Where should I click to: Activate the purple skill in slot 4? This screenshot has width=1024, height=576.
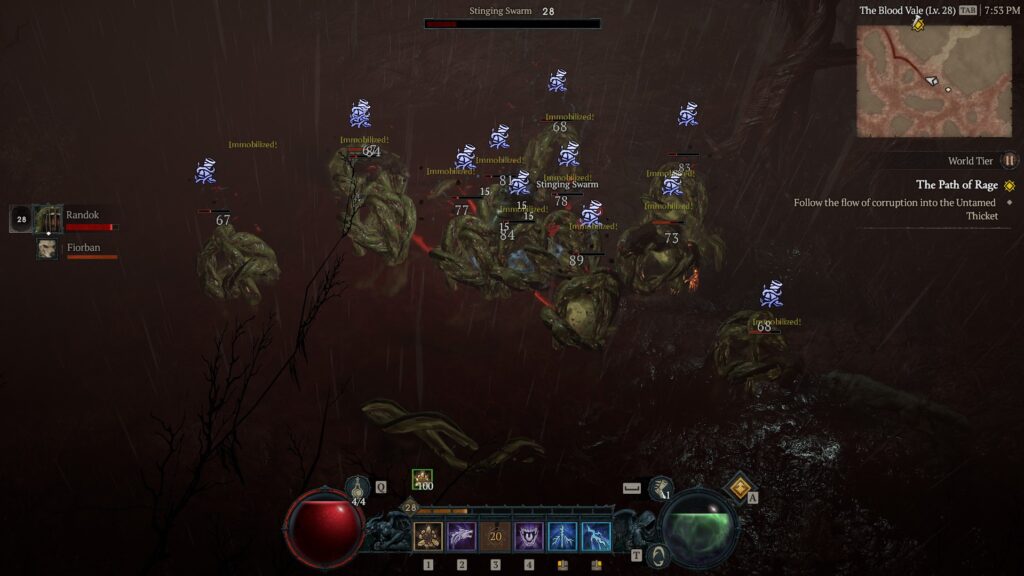(529, 537)
